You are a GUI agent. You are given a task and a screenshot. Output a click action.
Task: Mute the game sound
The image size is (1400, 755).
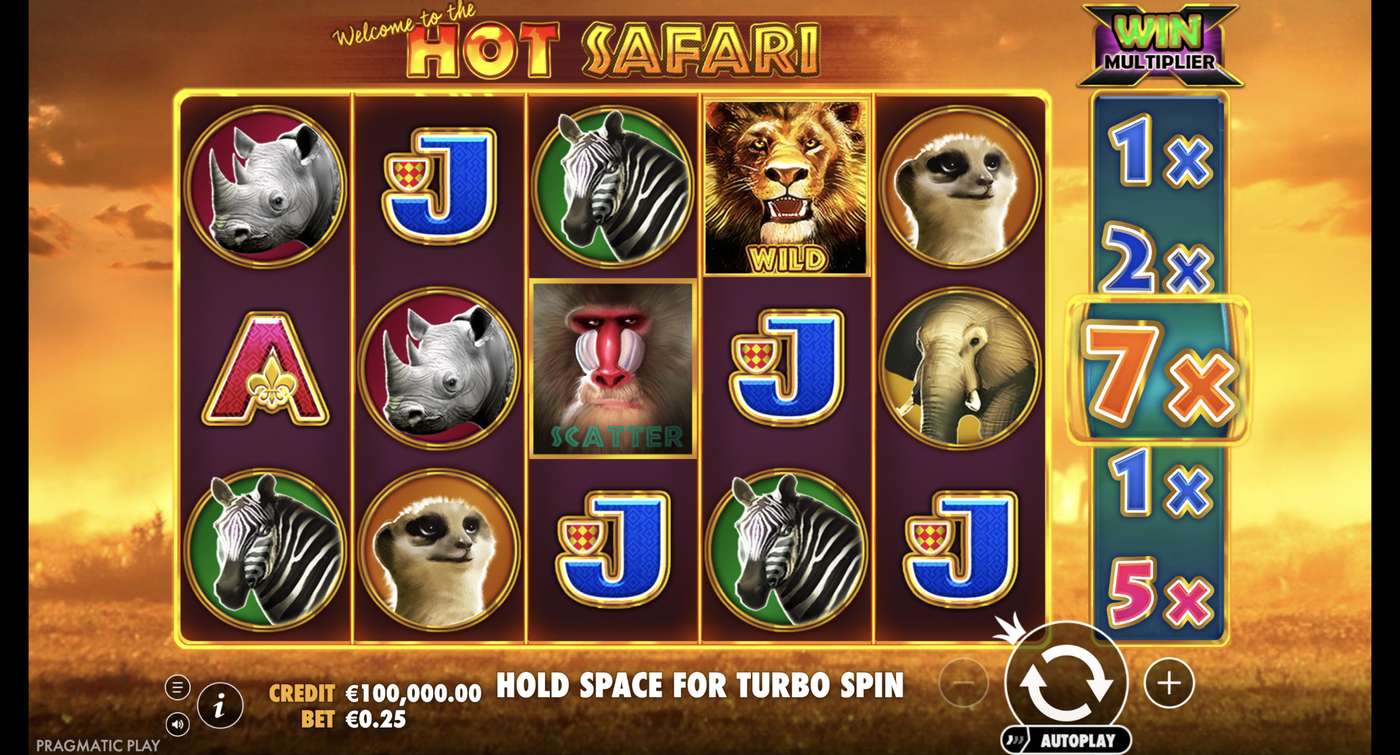coord(178,724)
